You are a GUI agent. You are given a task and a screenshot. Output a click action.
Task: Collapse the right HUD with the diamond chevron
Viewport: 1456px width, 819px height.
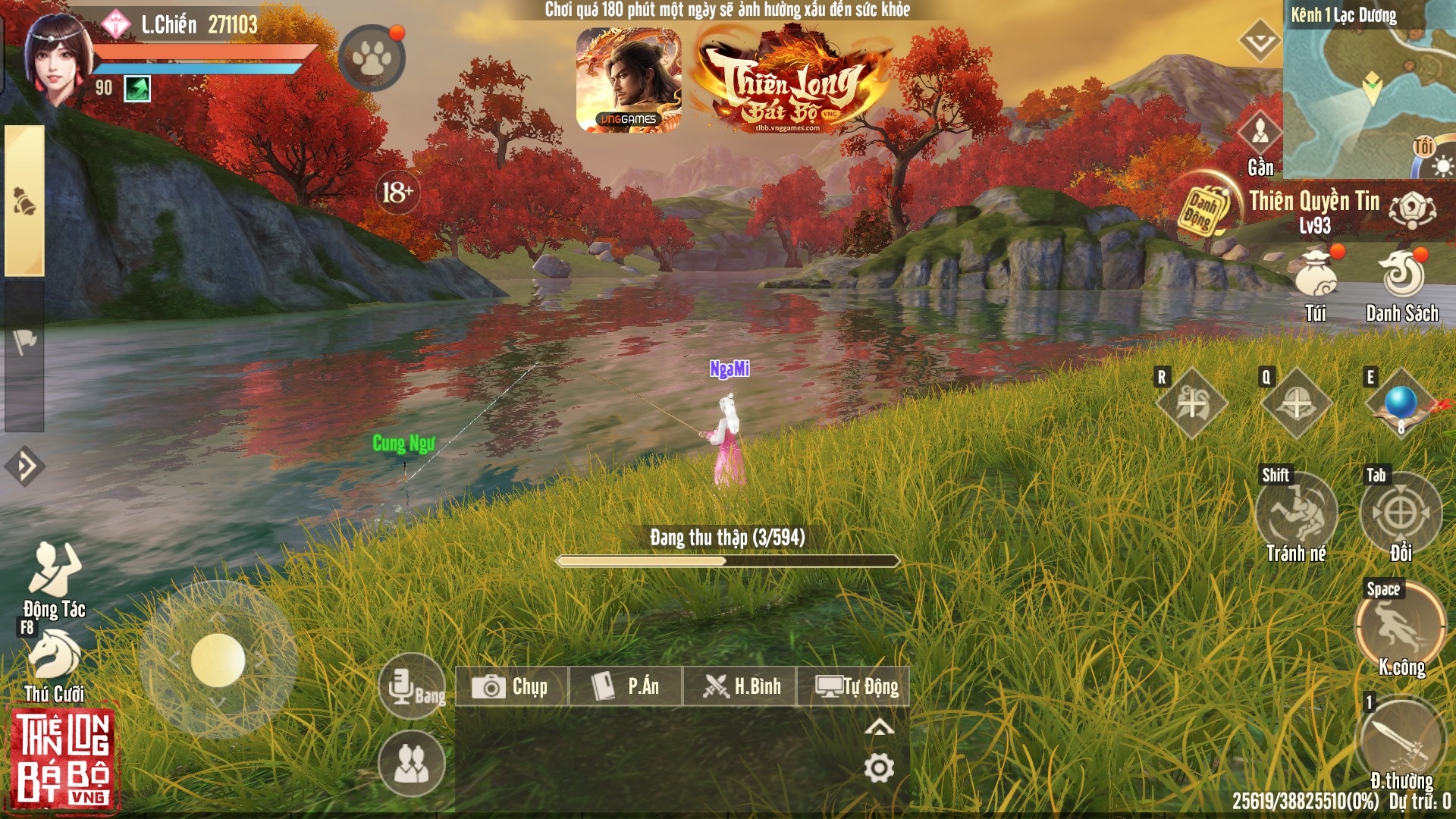[x=1258, y=42]
